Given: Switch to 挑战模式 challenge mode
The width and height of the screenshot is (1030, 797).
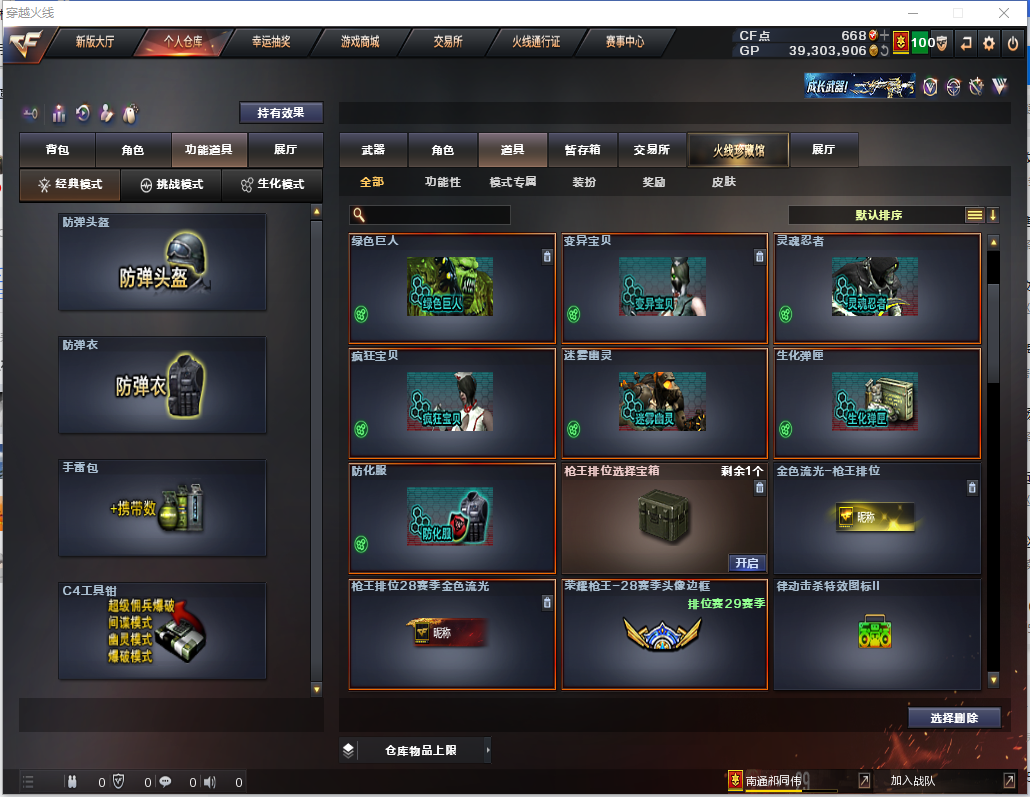Looking at the screenshot, I should [x=171, y=185].
